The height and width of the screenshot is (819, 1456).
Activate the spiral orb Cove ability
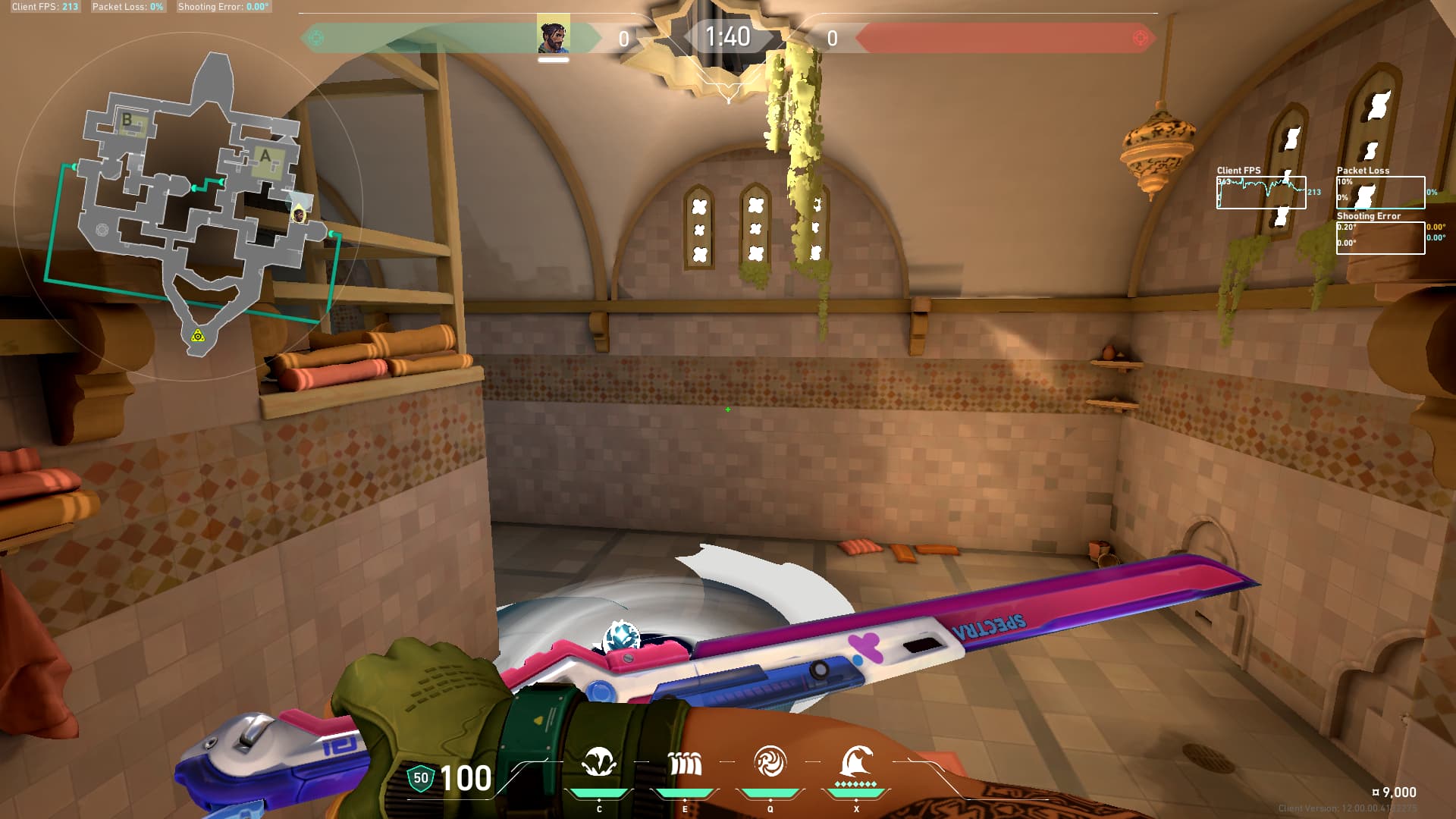770,763
